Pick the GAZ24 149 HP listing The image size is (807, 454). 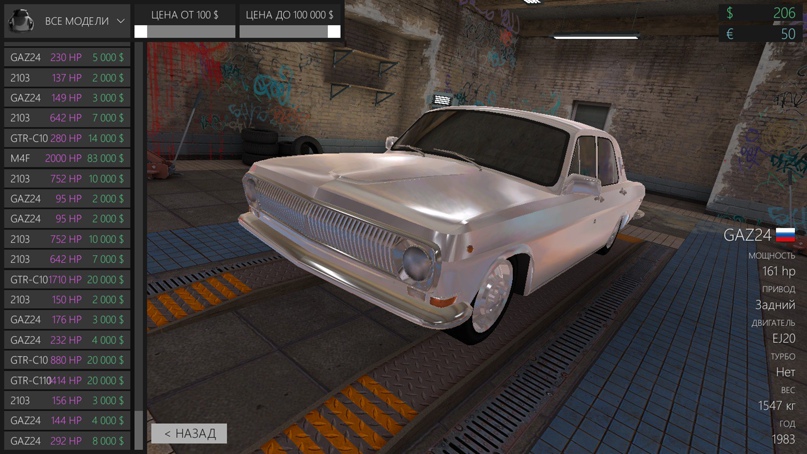click(67, 98)
